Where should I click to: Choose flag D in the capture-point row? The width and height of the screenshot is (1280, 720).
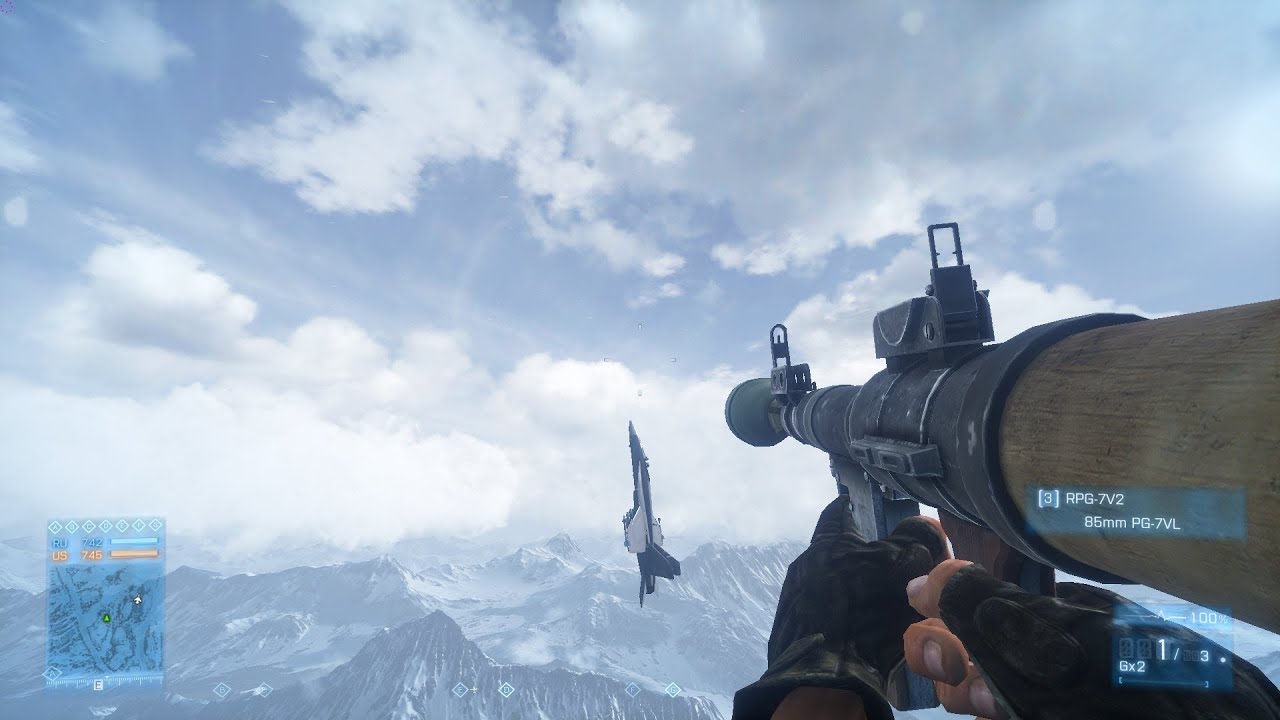tap(105, 526)
